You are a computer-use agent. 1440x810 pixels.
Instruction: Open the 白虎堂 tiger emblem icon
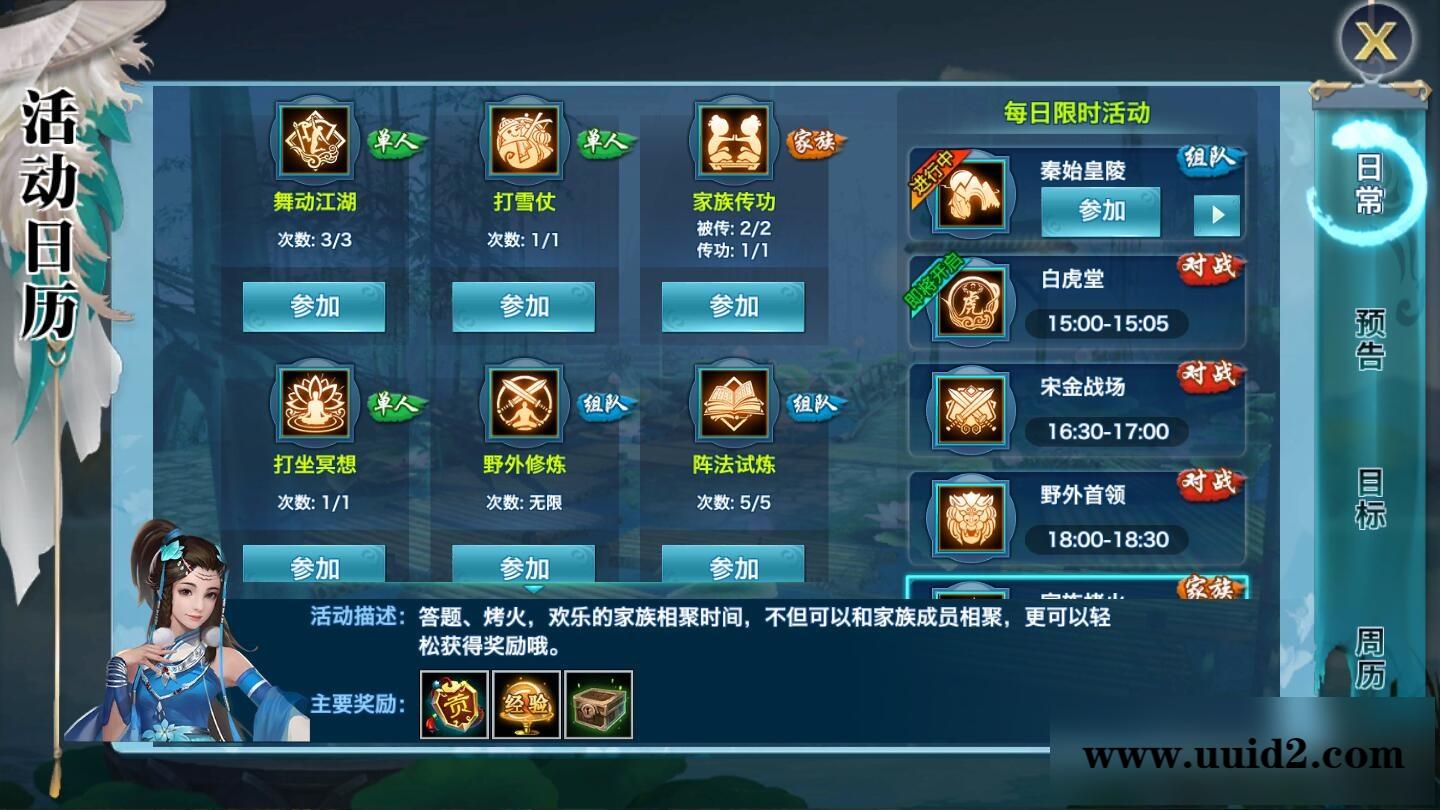pyautogui.click(x=968, y=303)
